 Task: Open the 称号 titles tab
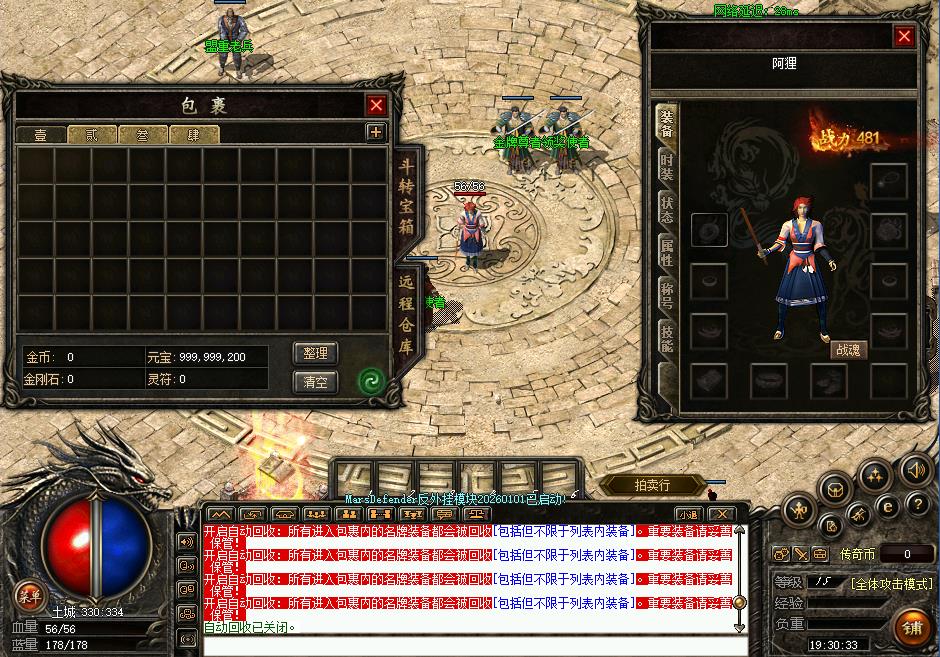pyautogui.click(x=667, y=294)
